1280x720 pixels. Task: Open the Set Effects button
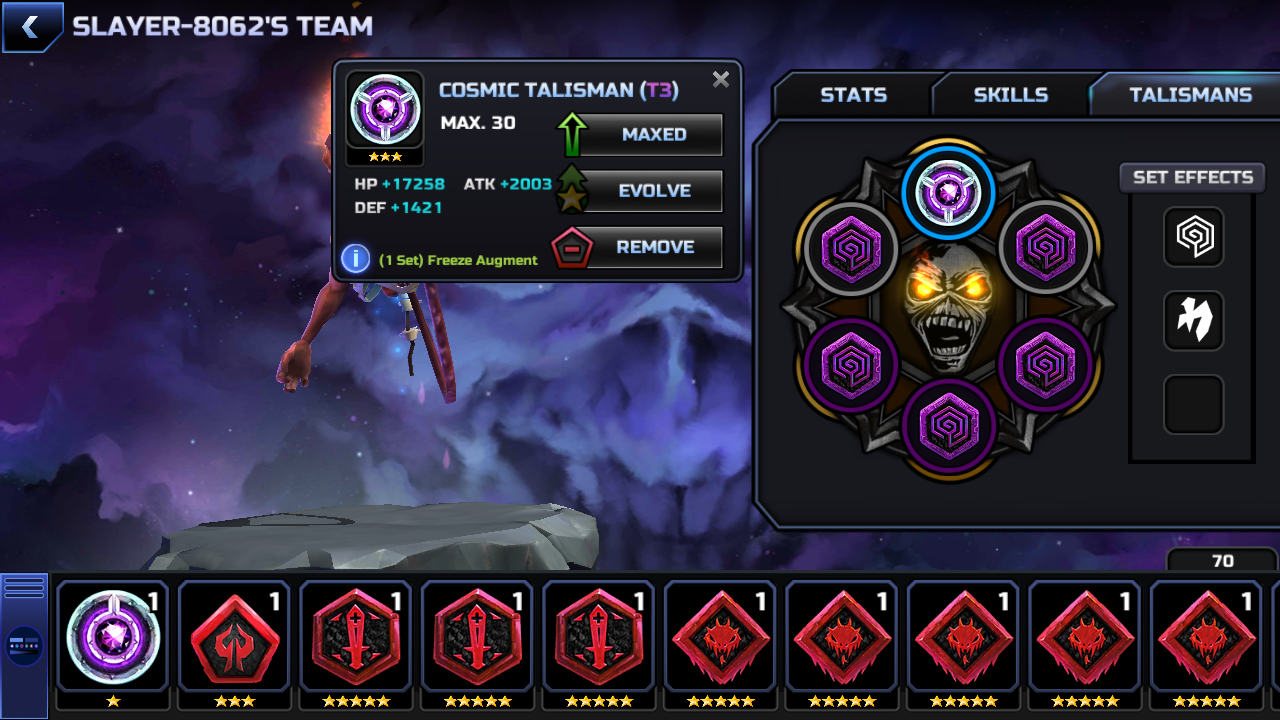1192,177
